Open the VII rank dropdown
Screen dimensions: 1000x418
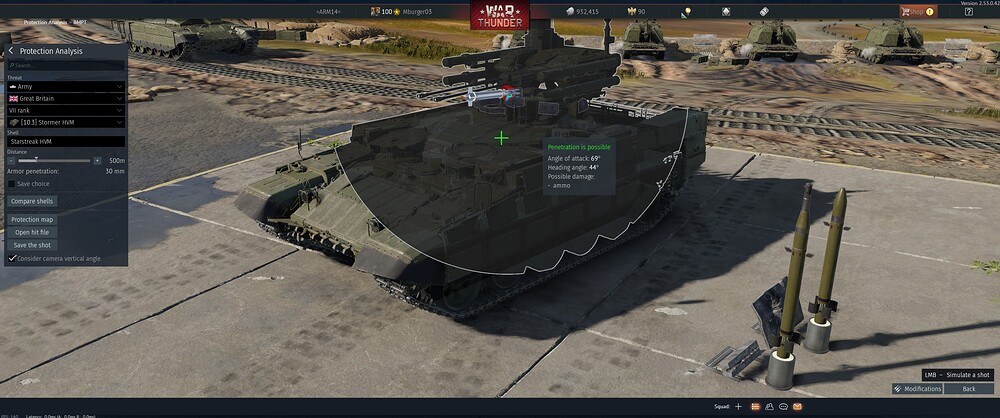point(66,110)
